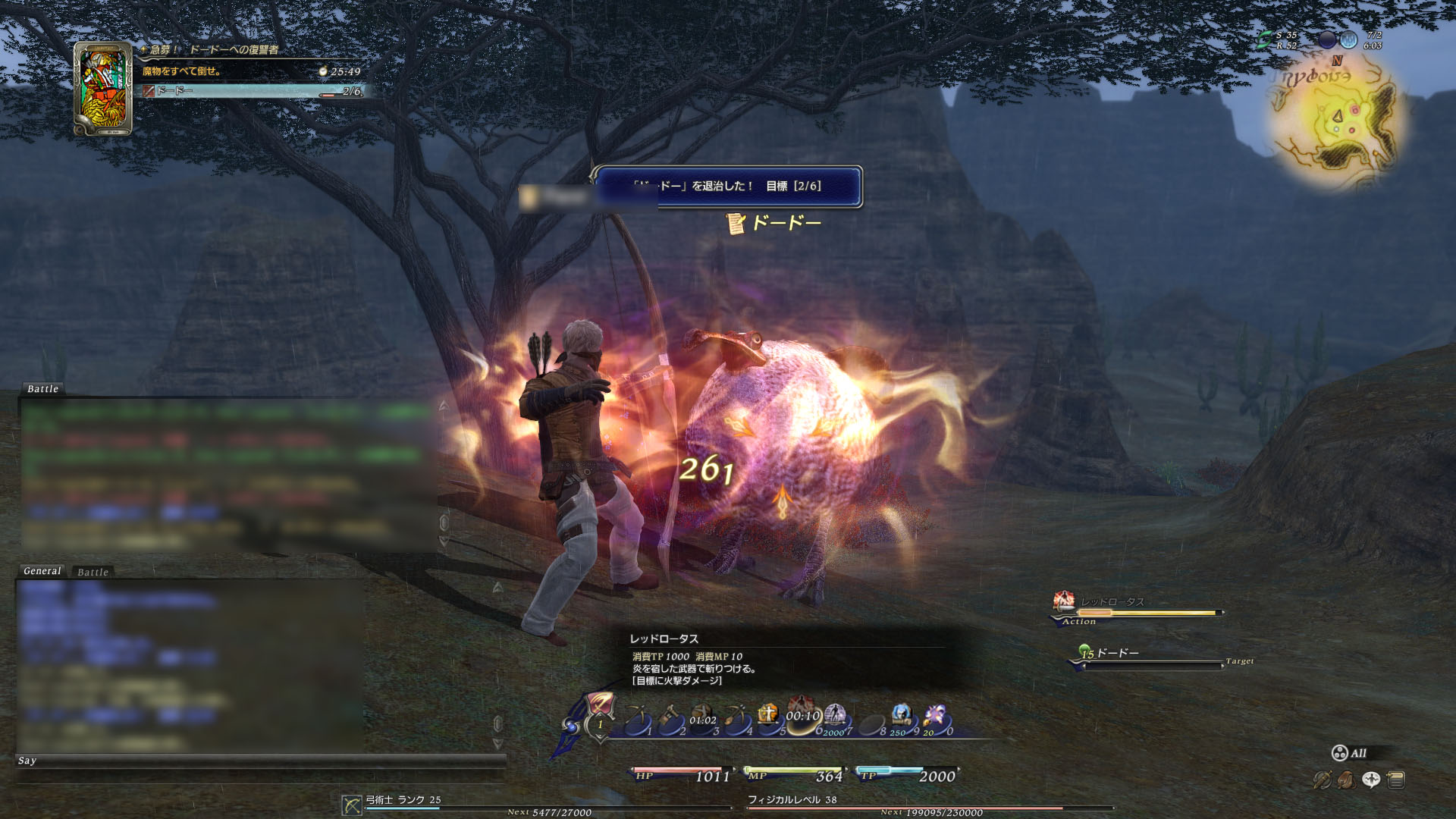Select the upper Battle log tab
Screen dimensions: 1456x819
[42, 389]
